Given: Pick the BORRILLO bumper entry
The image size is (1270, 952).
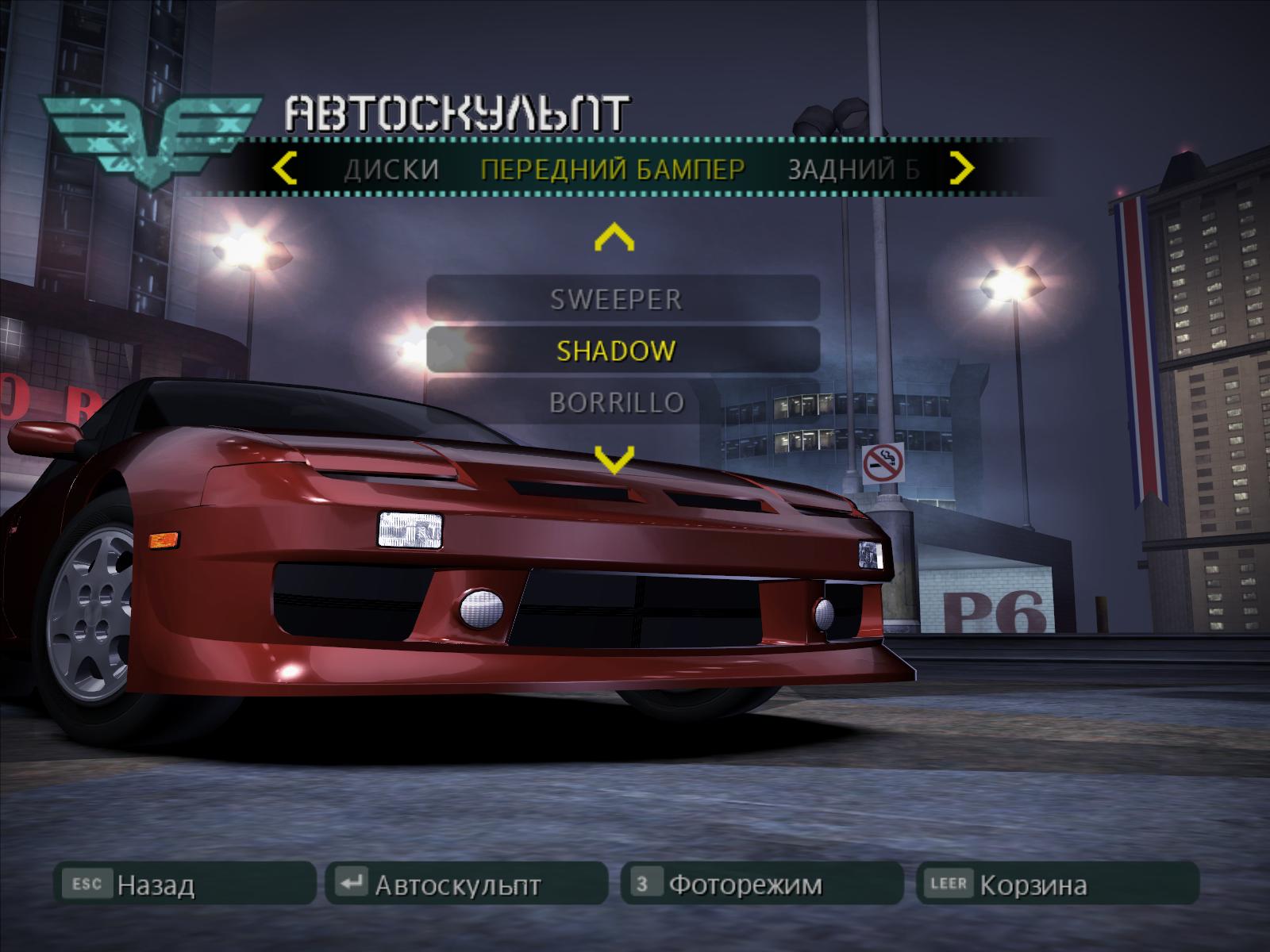Looking at the screenshot, I should 616,402.
